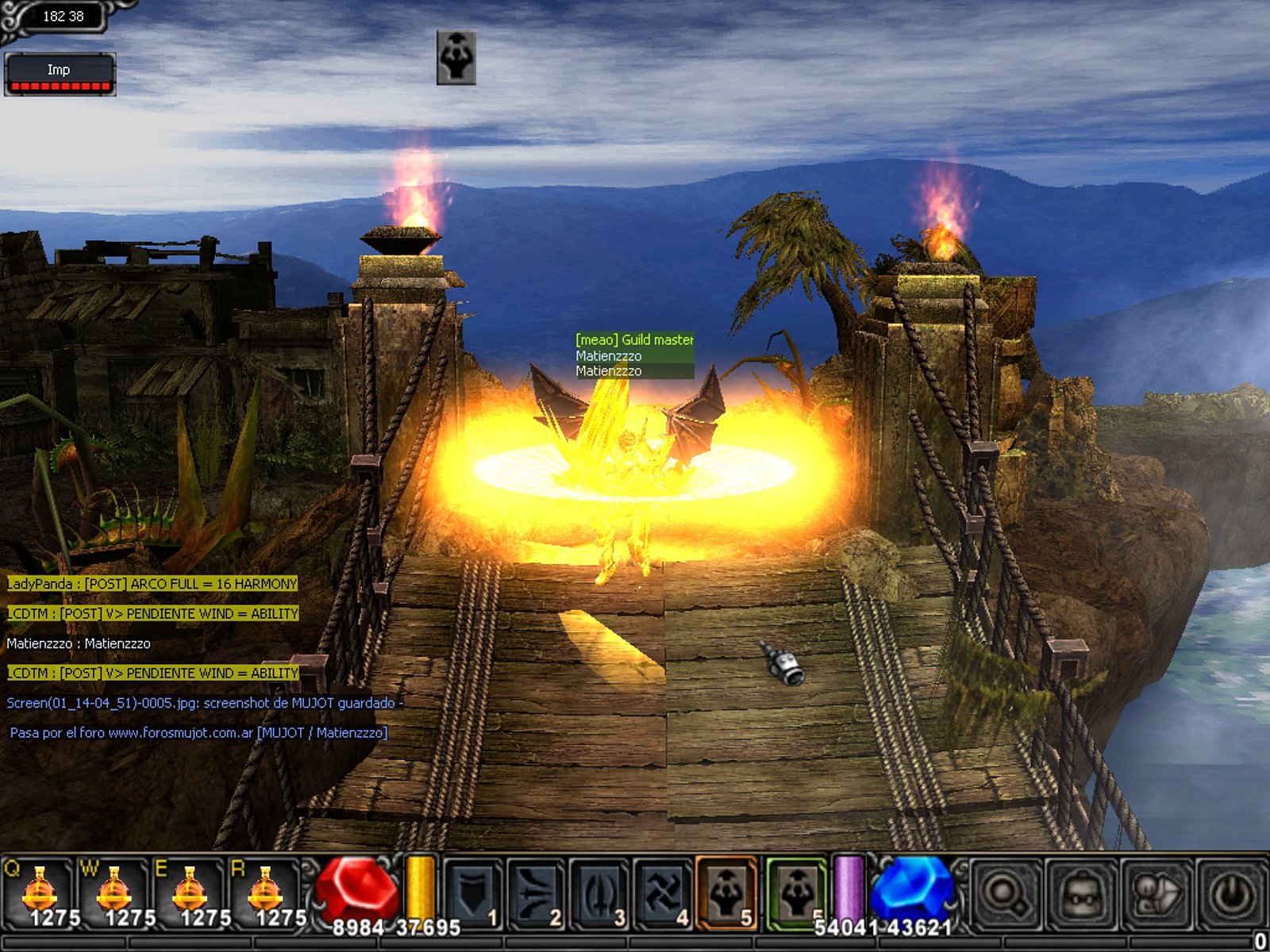The height and width of the screenshot is (952, 1270).
Task: Click the green-framed current skill icon
Action: pos(796,894)
